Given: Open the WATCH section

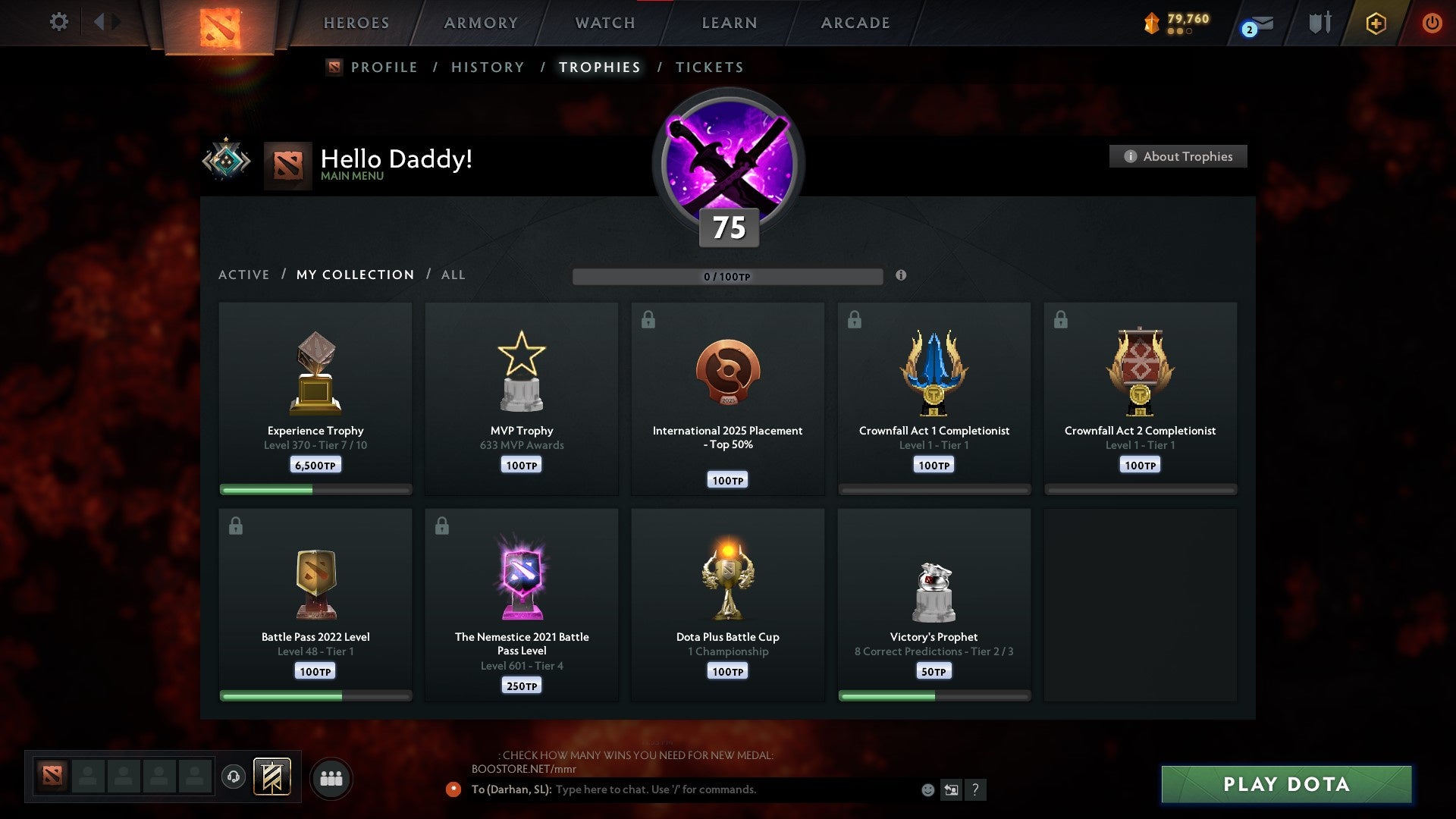Looking at the screenshot, I should pos(604,23).
